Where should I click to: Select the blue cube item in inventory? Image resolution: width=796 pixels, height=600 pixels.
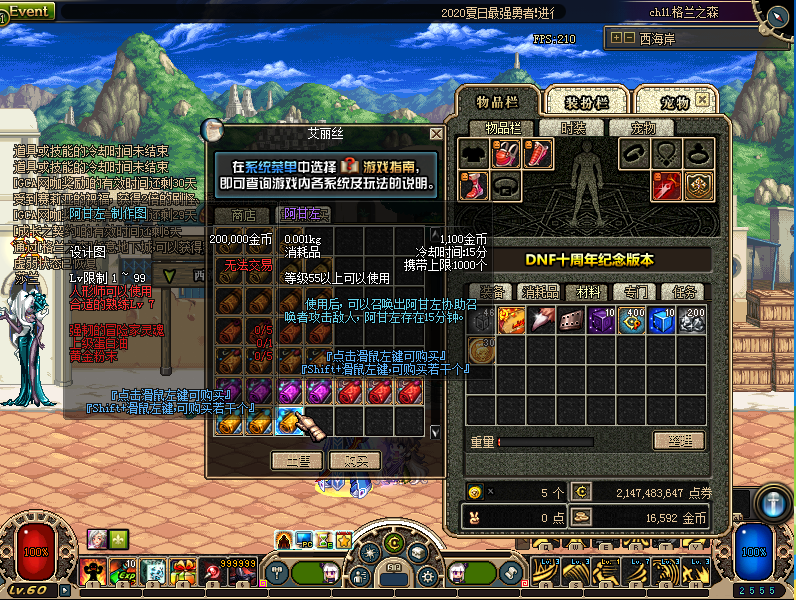[662, 321]
